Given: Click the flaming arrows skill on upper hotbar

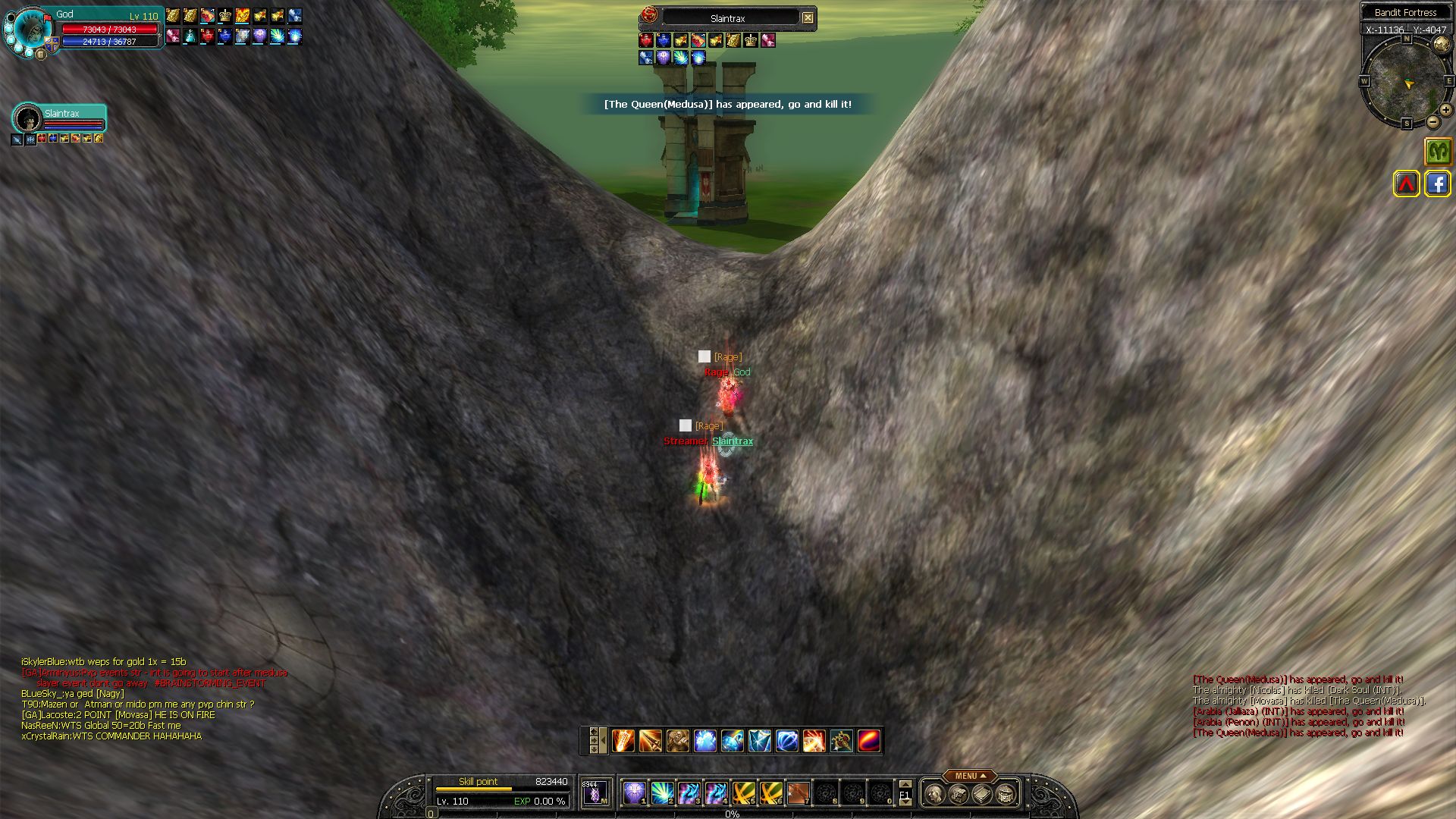Looking at the screenshot, I should coord(623,741).
